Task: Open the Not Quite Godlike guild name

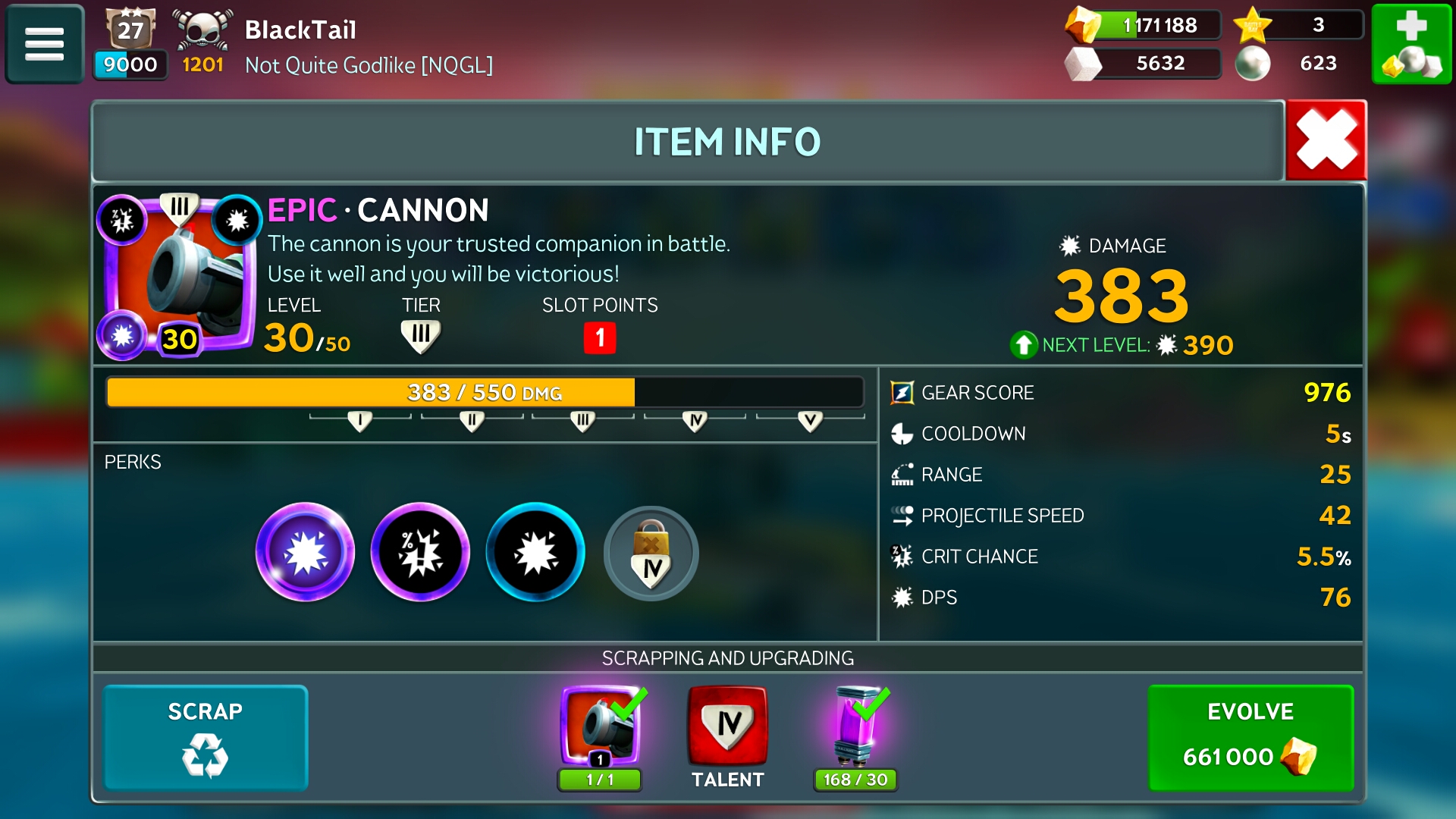Action: point(369,65)
